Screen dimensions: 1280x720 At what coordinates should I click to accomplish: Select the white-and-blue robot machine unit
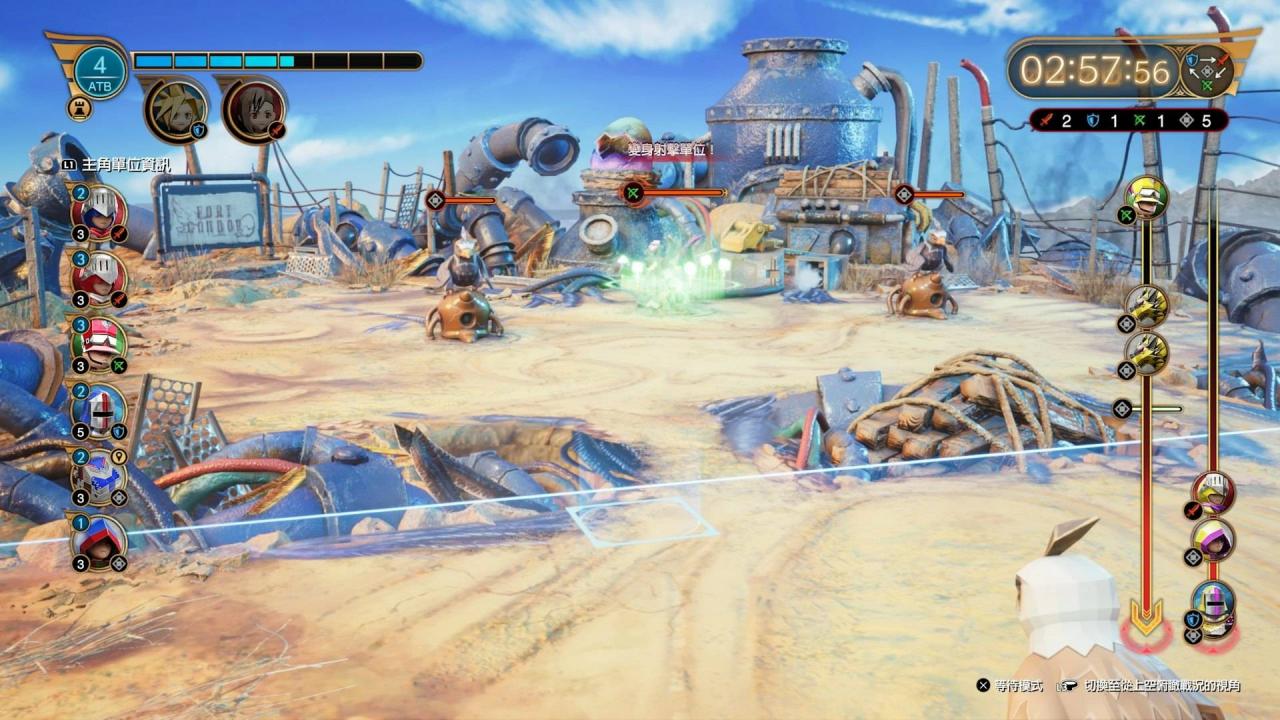pyautogui.click(x=100, y=476)
